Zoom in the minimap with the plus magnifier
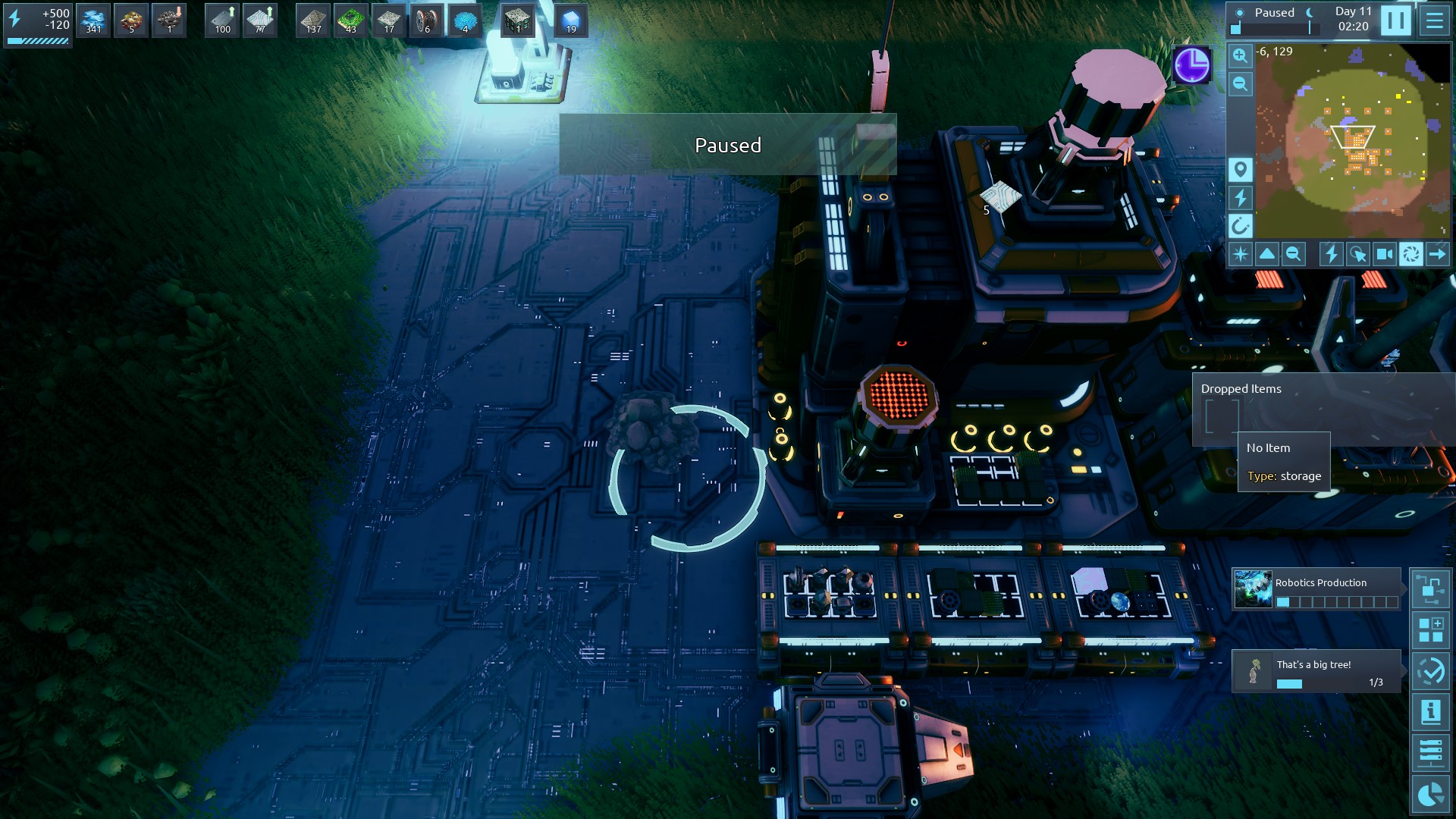 [1240, 56]
